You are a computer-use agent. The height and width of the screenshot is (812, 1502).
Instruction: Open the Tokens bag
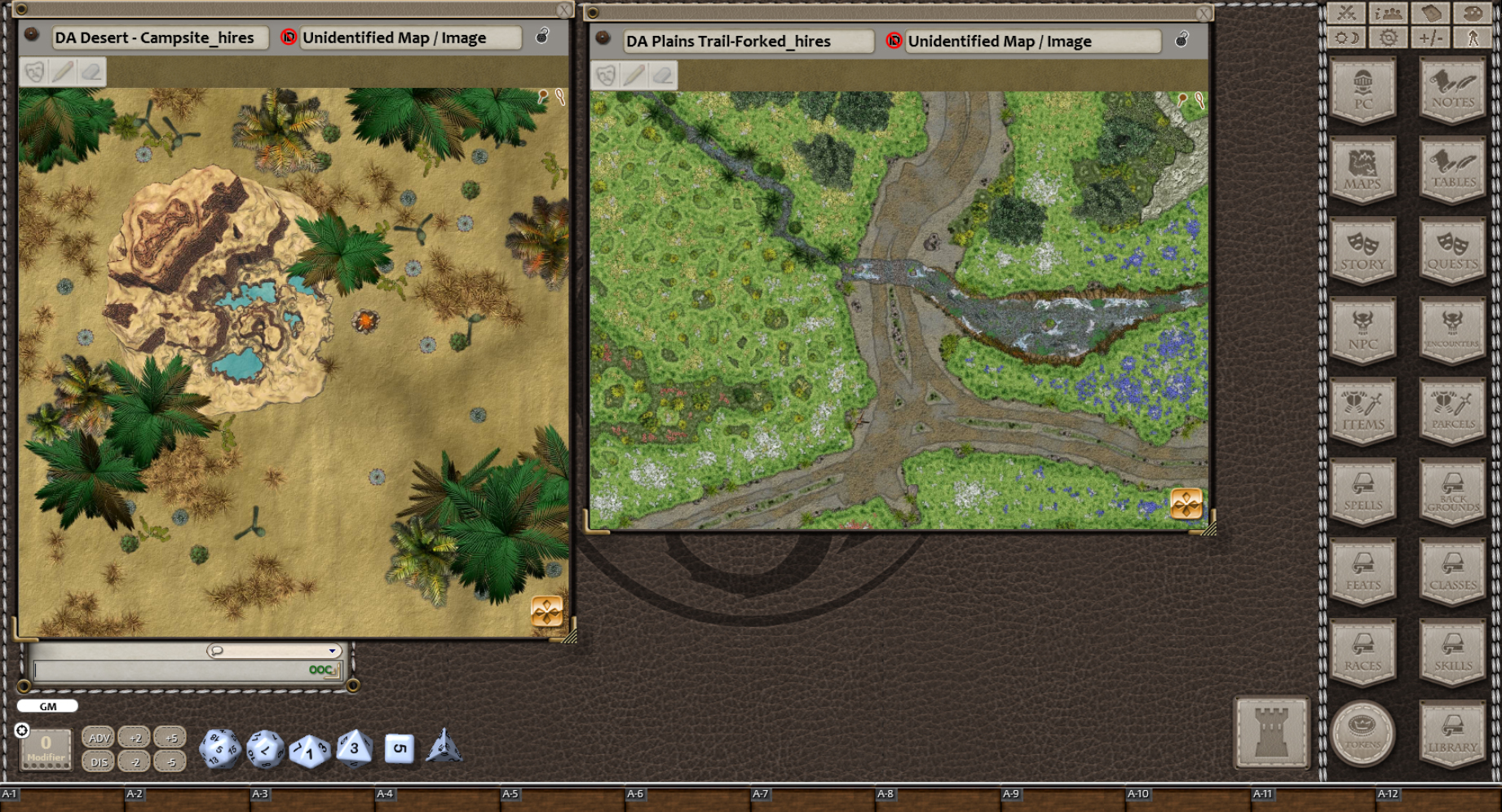[x=1363, y=733]
